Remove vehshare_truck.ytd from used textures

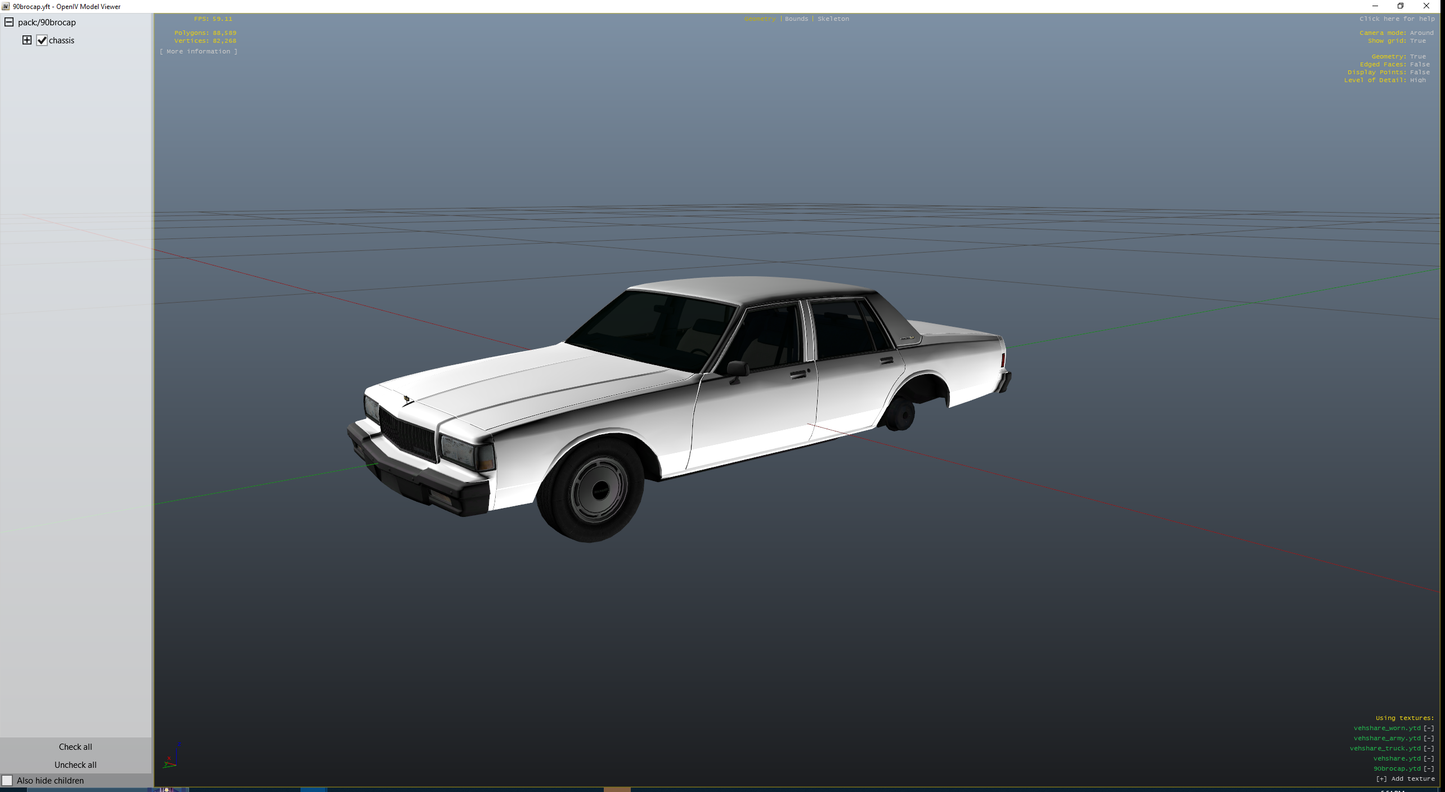pos(1430,748)
